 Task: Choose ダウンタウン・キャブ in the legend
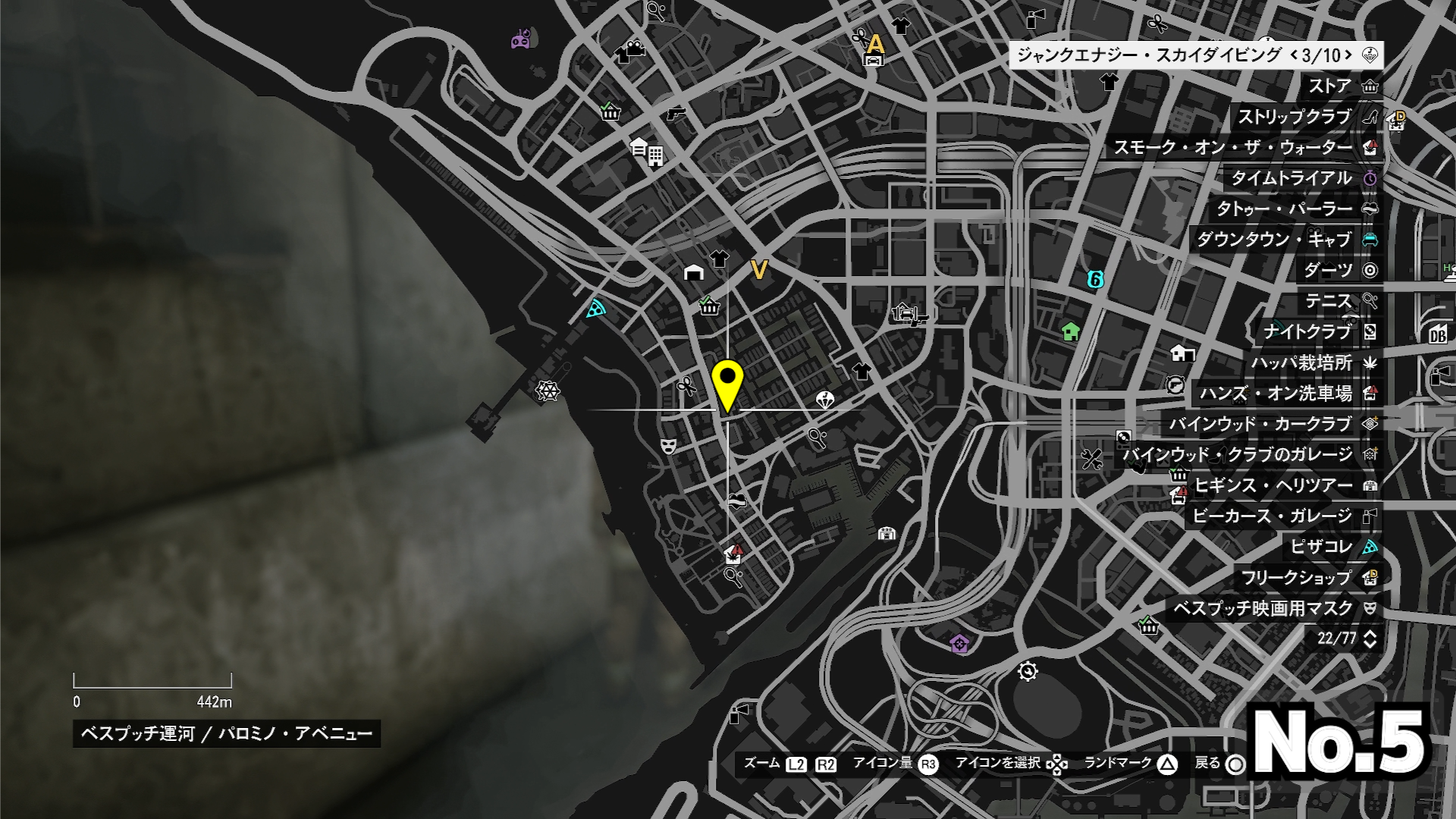click(1285, 240)
